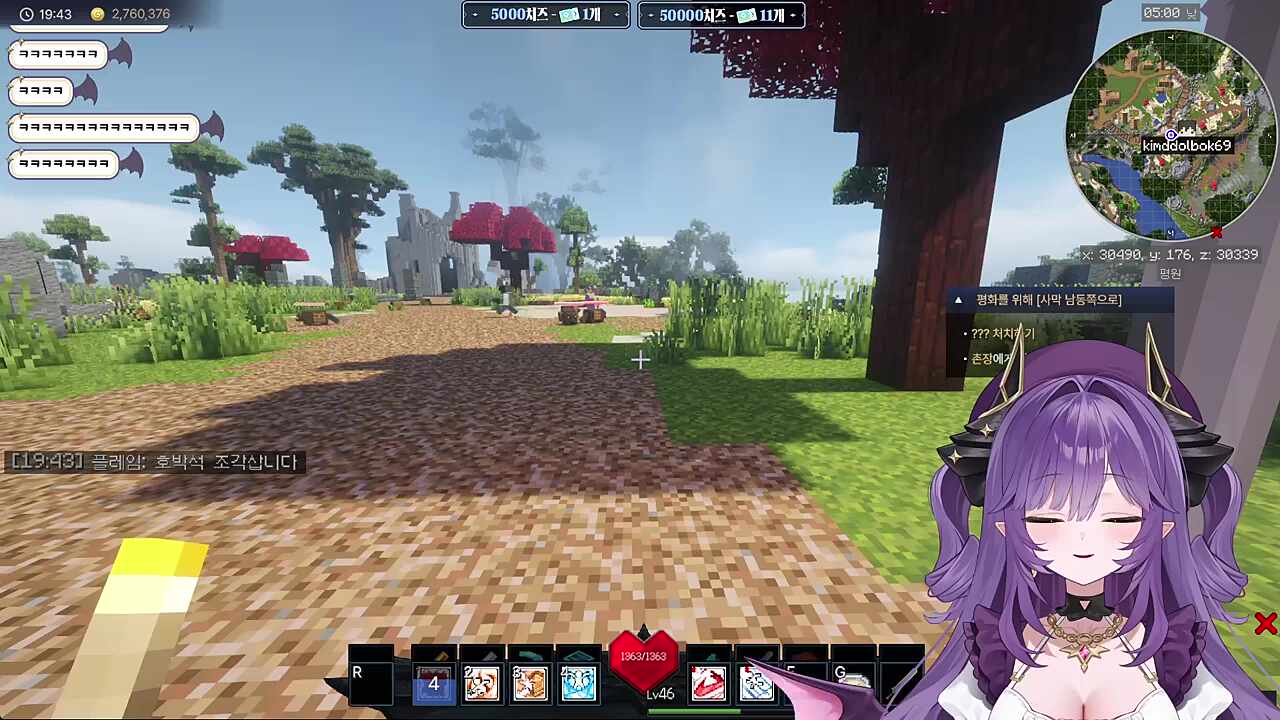
Task: Select hotbar skill slot 1
Action: pos(433,683)
